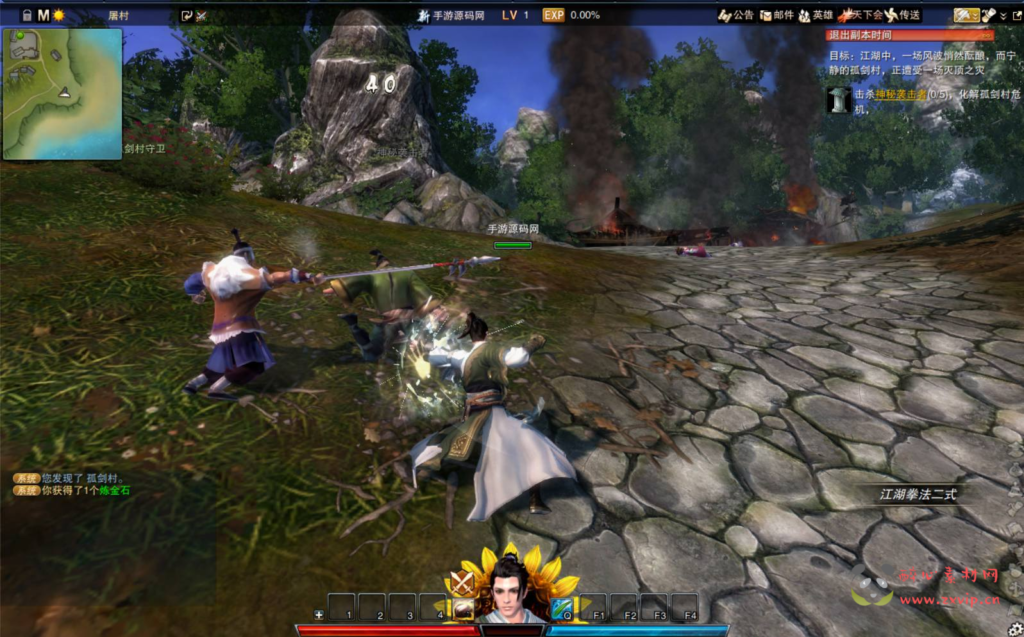The image size is (1024, 637).
Task: Open the 天下会 menu
Action: point(861,15)
